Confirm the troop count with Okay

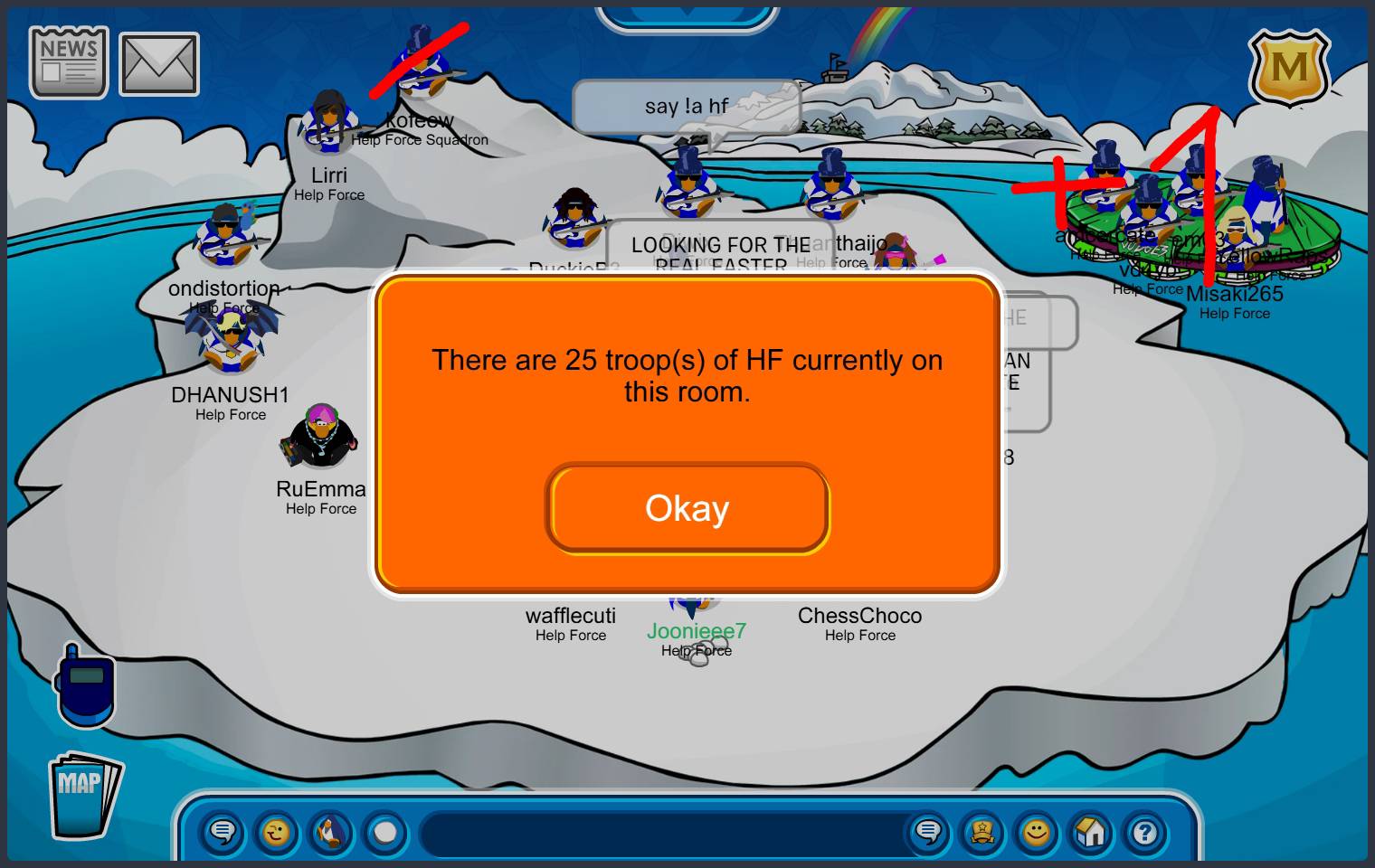687,508
